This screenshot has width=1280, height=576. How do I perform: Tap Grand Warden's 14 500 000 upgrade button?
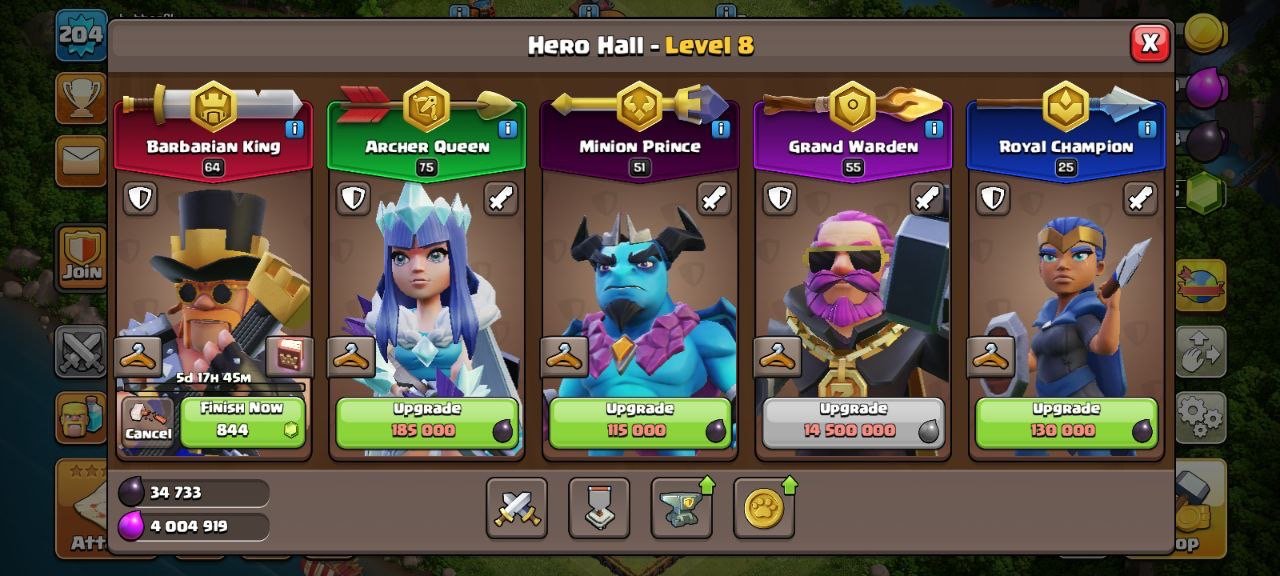(x=853, y=422)
